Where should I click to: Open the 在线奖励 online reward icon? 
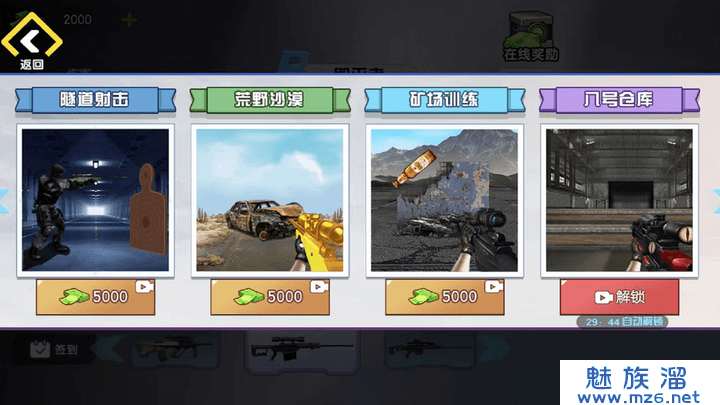[x=530, y=37]
